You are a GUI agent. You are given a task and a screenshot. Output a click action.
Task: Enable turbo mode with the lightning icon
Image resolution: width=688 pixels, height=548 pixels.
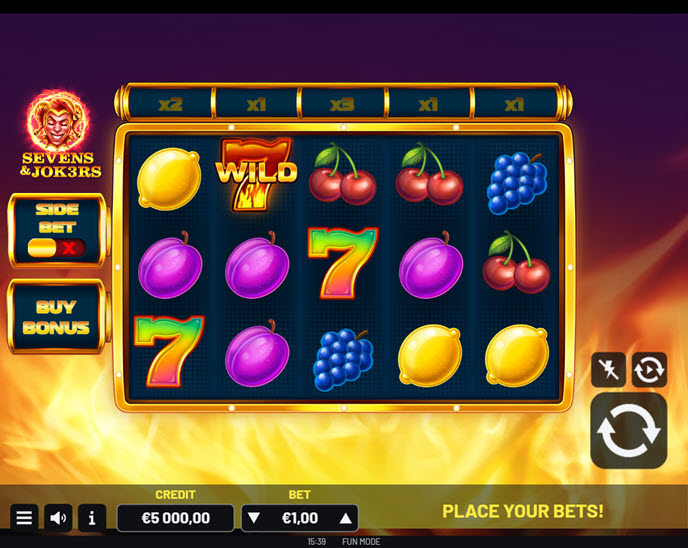pos(608,370)
